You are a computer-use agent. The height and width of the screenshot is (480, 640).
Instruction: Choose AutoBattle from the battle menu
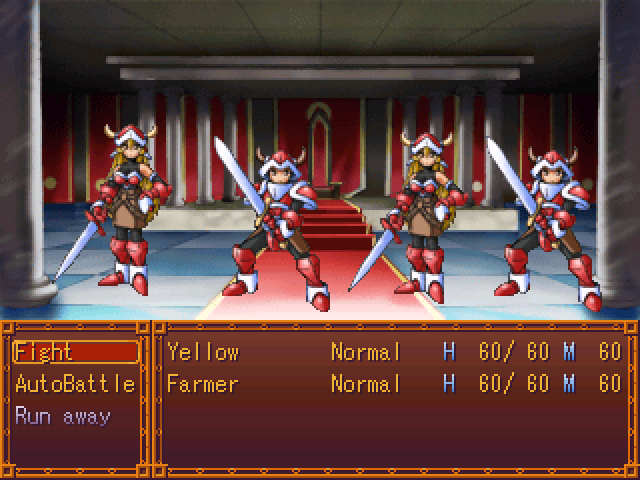coord(75,384)
